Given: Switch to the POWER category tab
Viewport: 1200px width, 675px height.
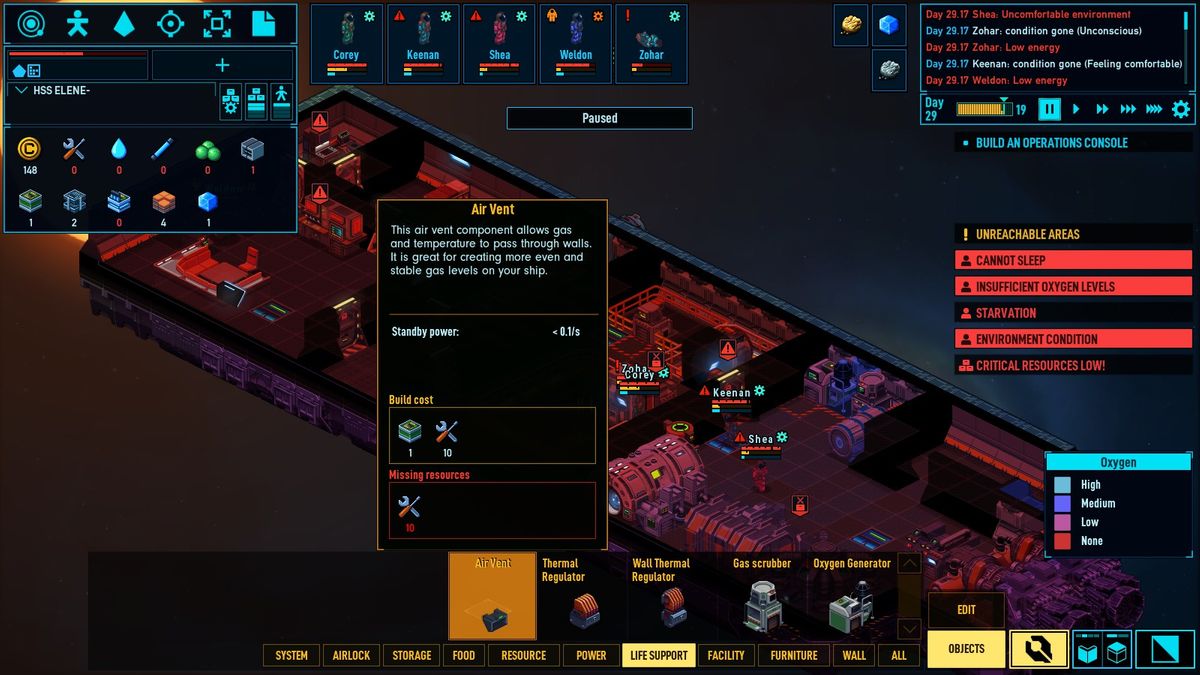Looking at the screenshot, I should [591, 655].
